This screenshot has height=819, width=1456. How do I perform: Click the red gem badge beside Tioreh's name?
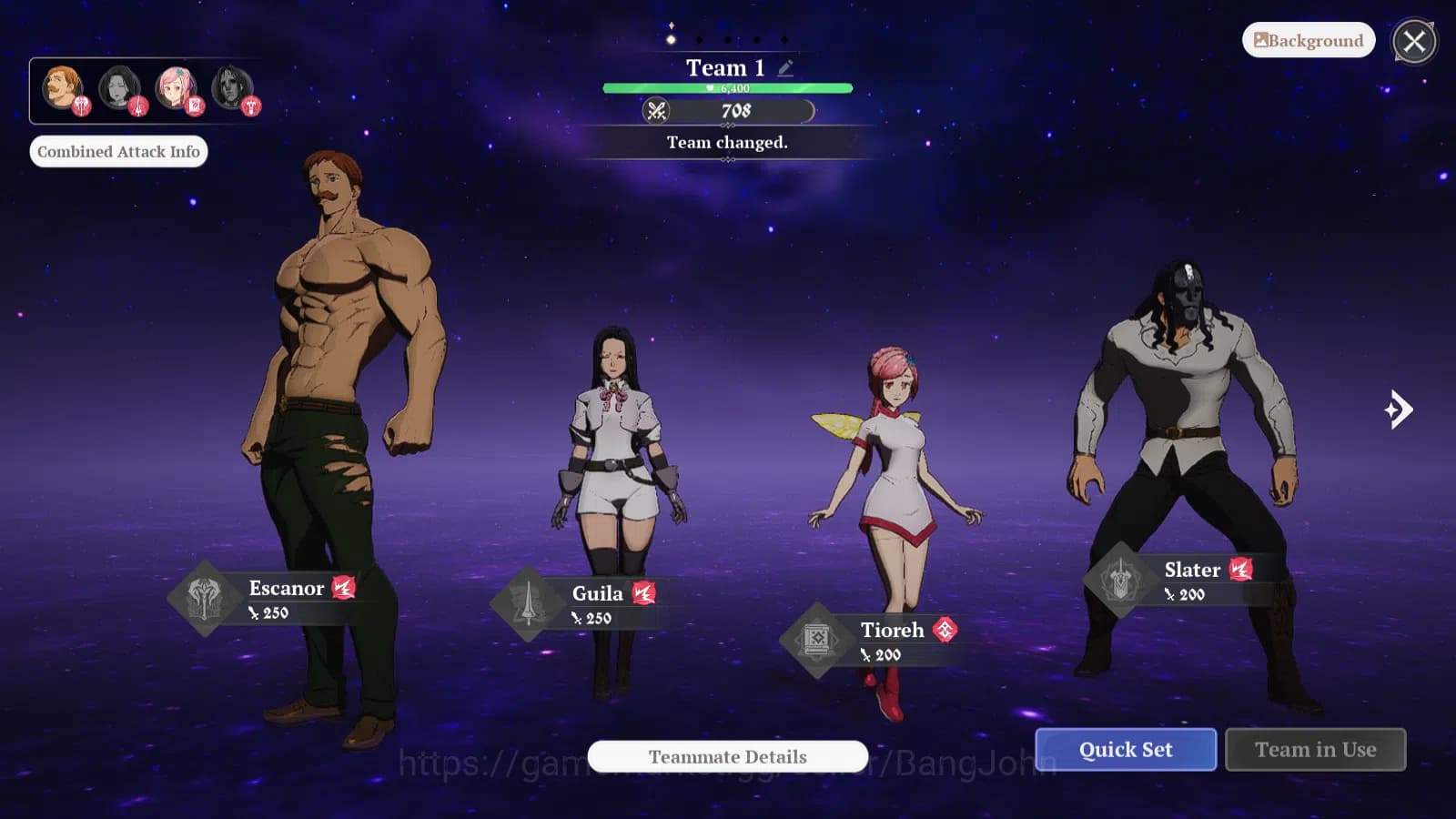pos(946,629)
